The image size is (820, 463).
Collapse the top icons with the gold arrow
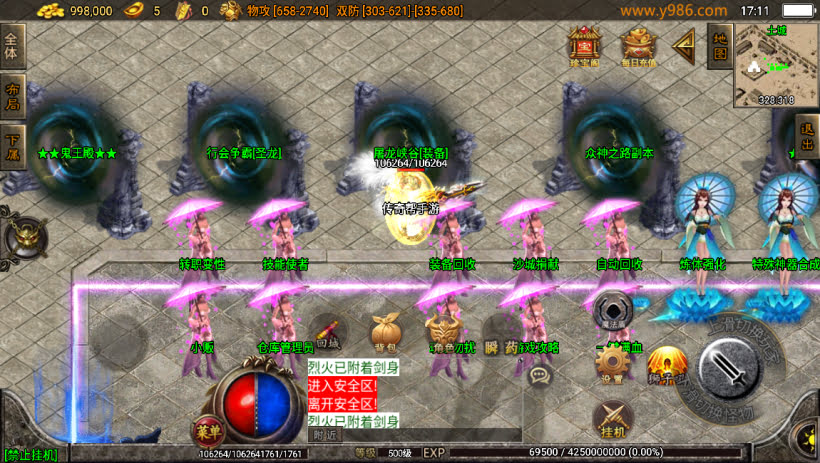point(684,46)
